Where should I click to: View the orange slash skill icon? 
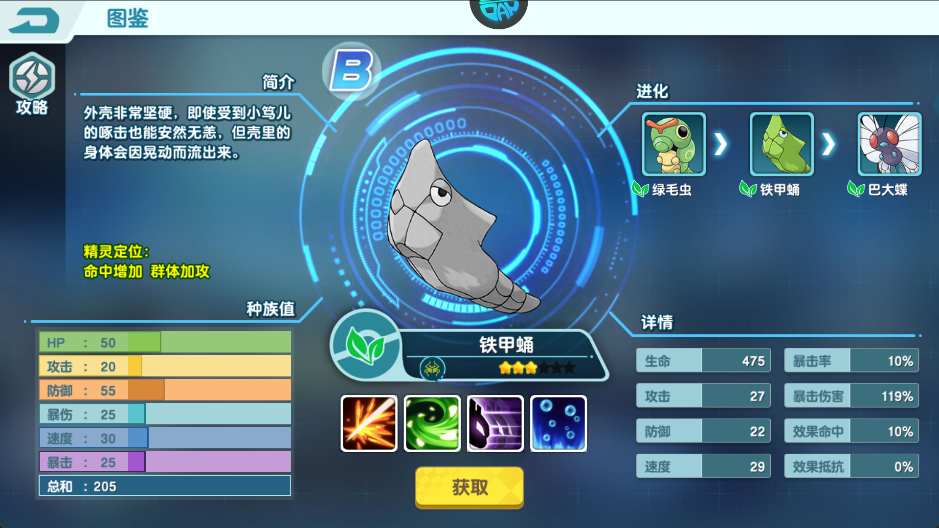[x=369, y=423]
